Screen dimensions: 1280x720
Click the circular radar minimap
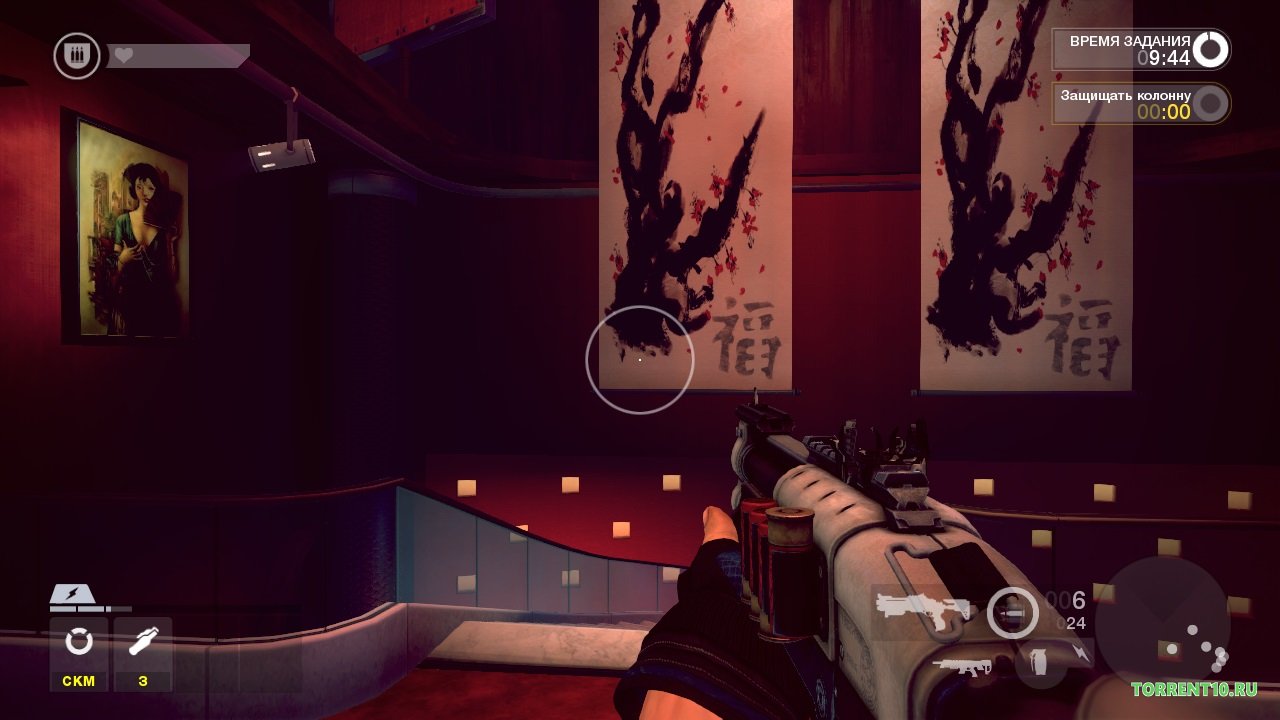coord(1162,622)
